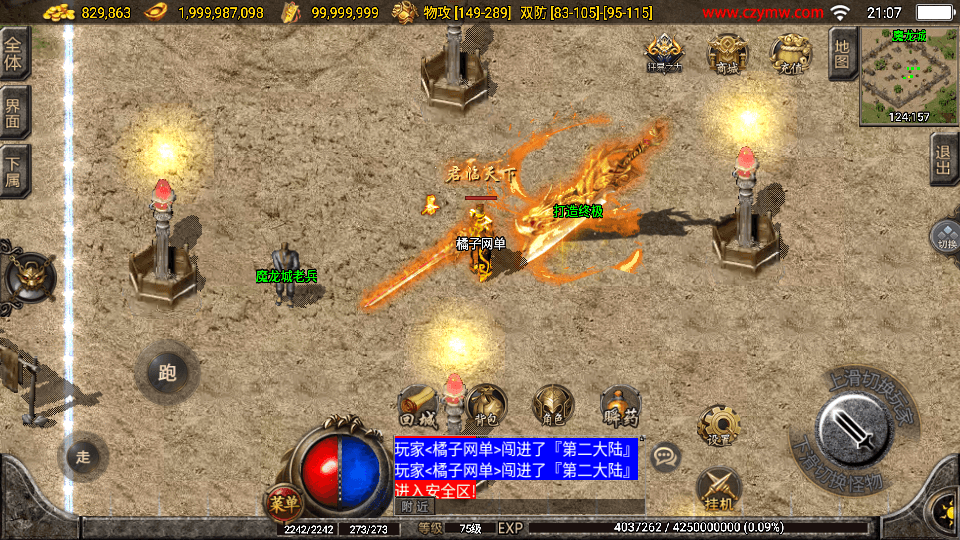Use the 瞬药 instant potion

coord(621,405)
